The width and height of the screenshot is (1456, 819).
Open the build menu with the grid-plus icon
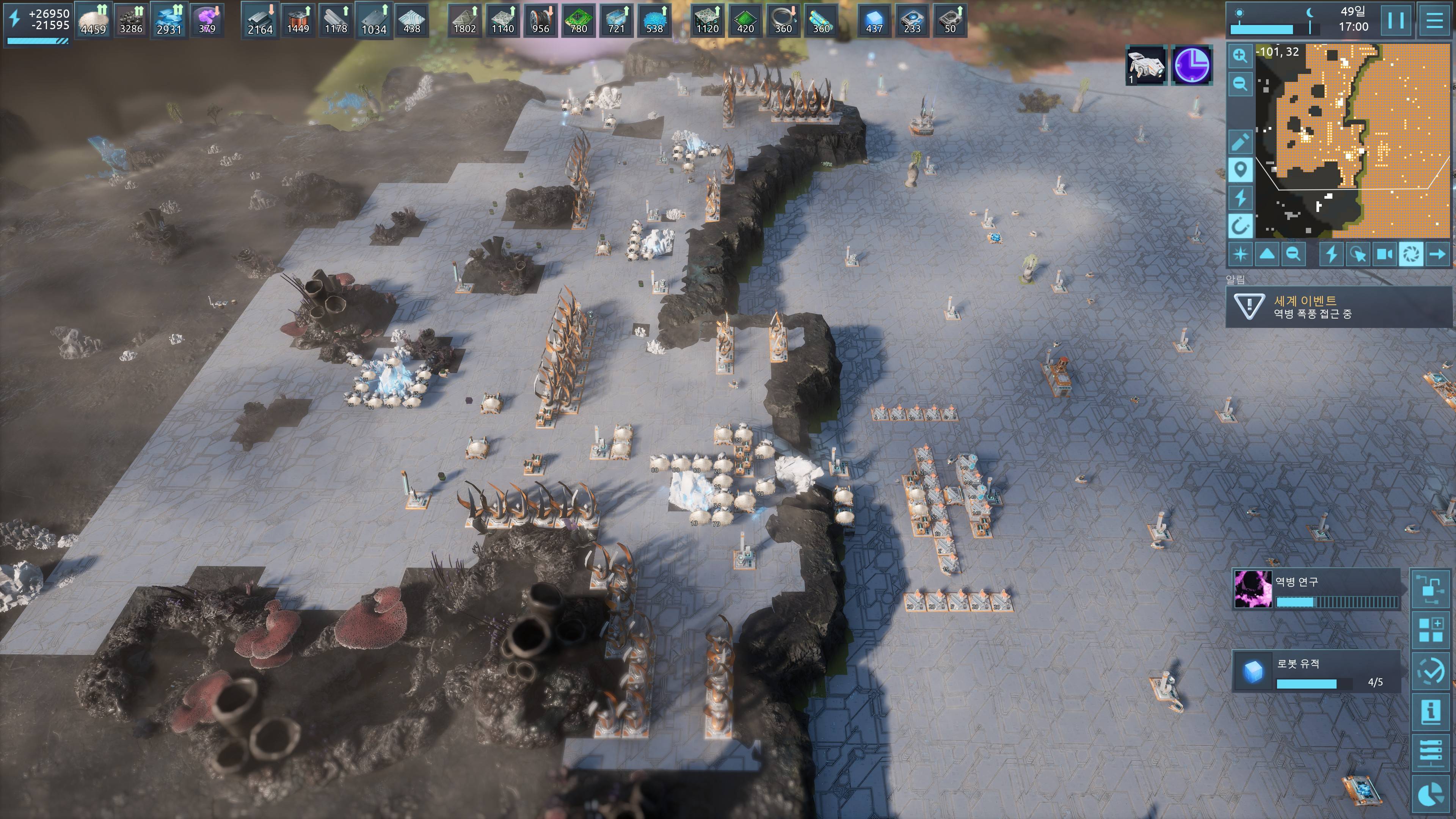click(1431, 630)
